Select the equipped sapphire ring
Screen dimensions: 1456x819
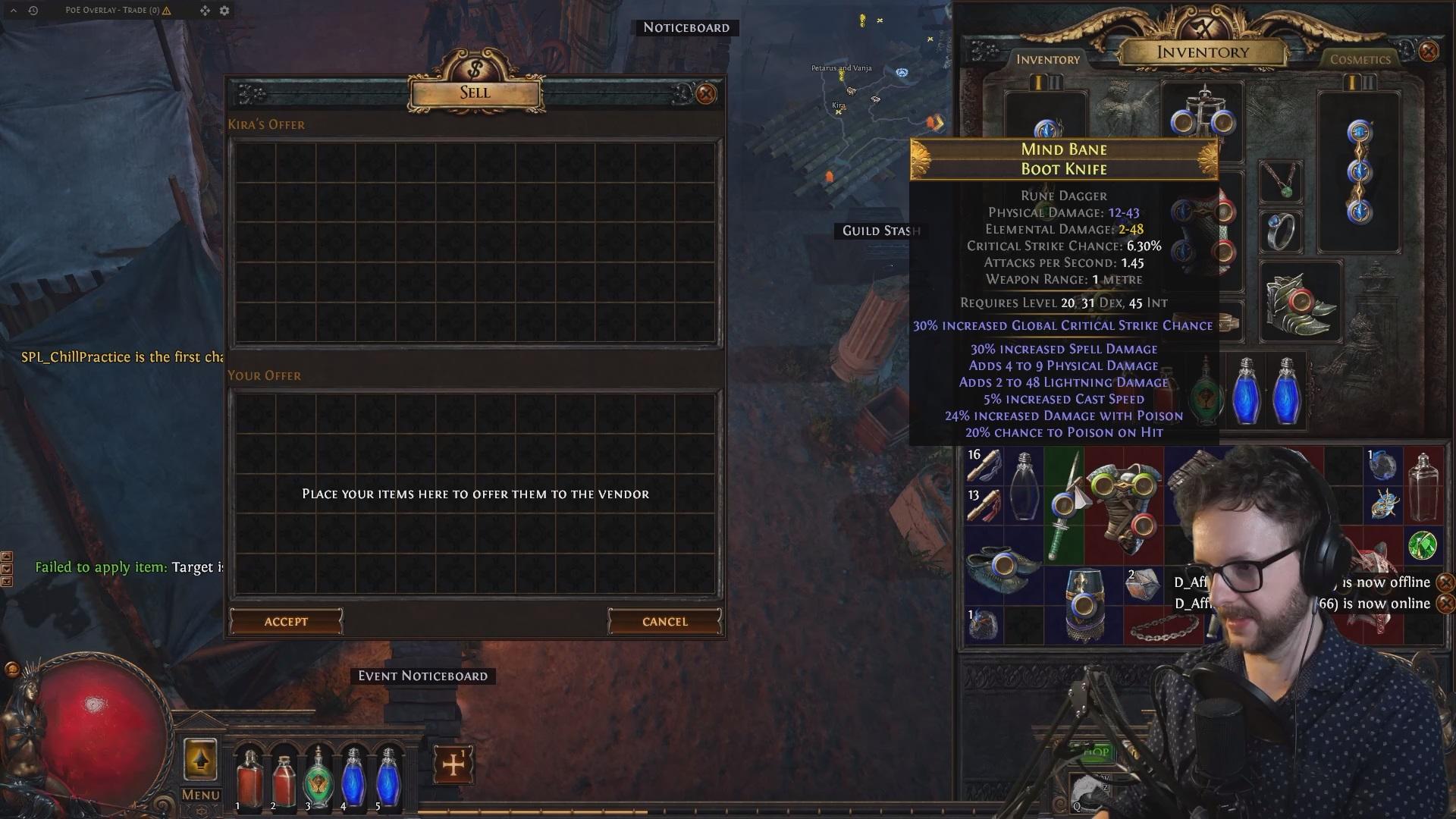[1281, 231]
